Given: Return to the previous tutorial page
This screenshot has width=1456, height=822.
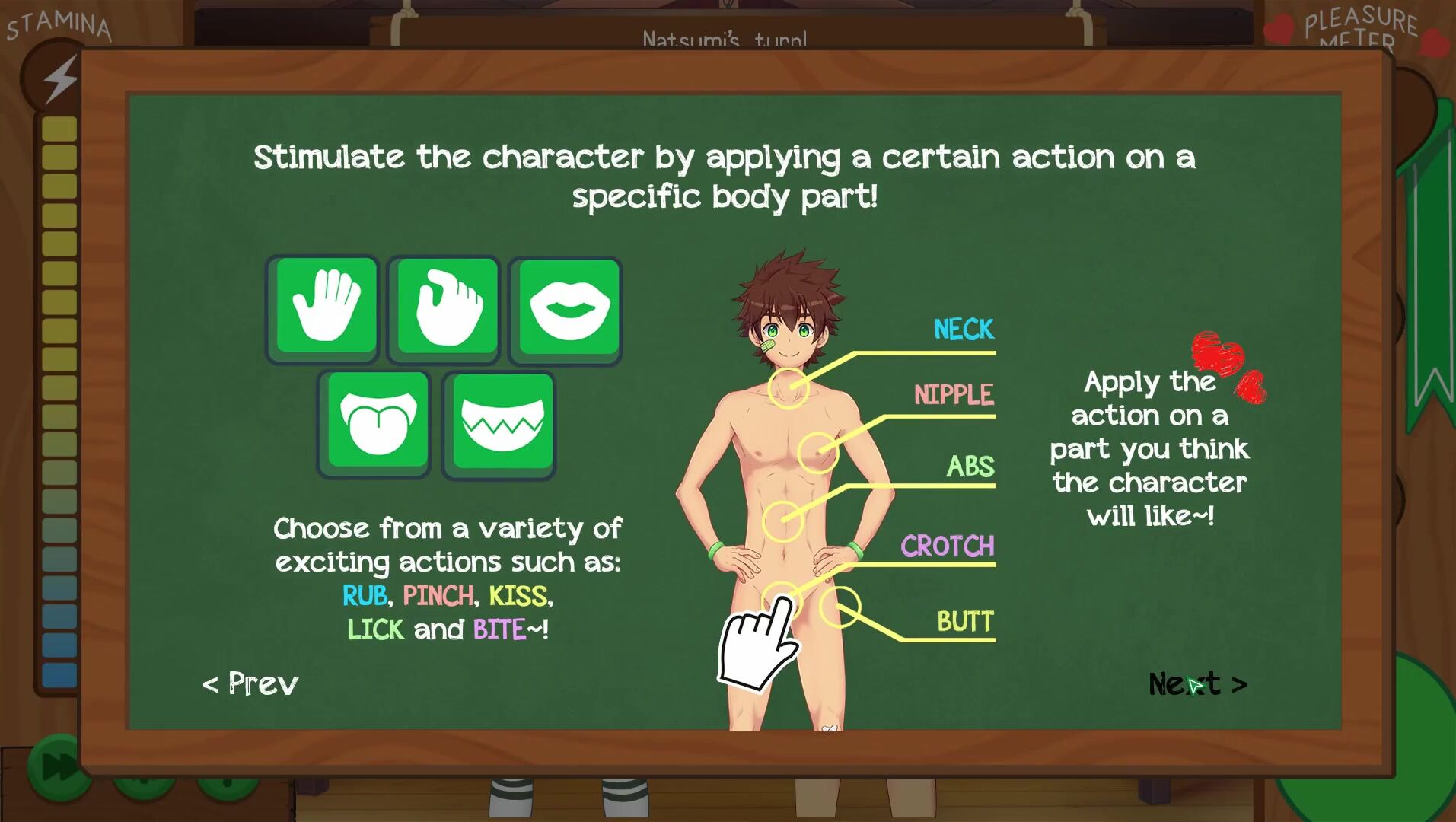Looking at the screenshot, I should 250,684.
